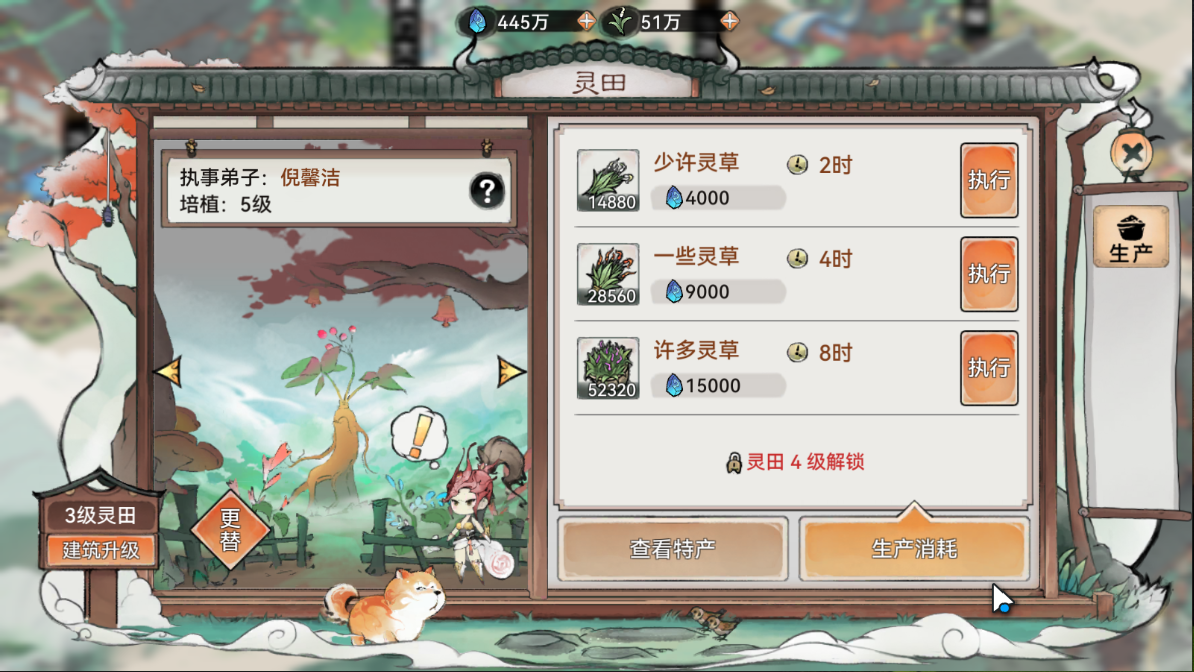Execute the 一些灵草 4-hour production
Image resolution: width=1194 pixels, height=672 pixels.
989,274
